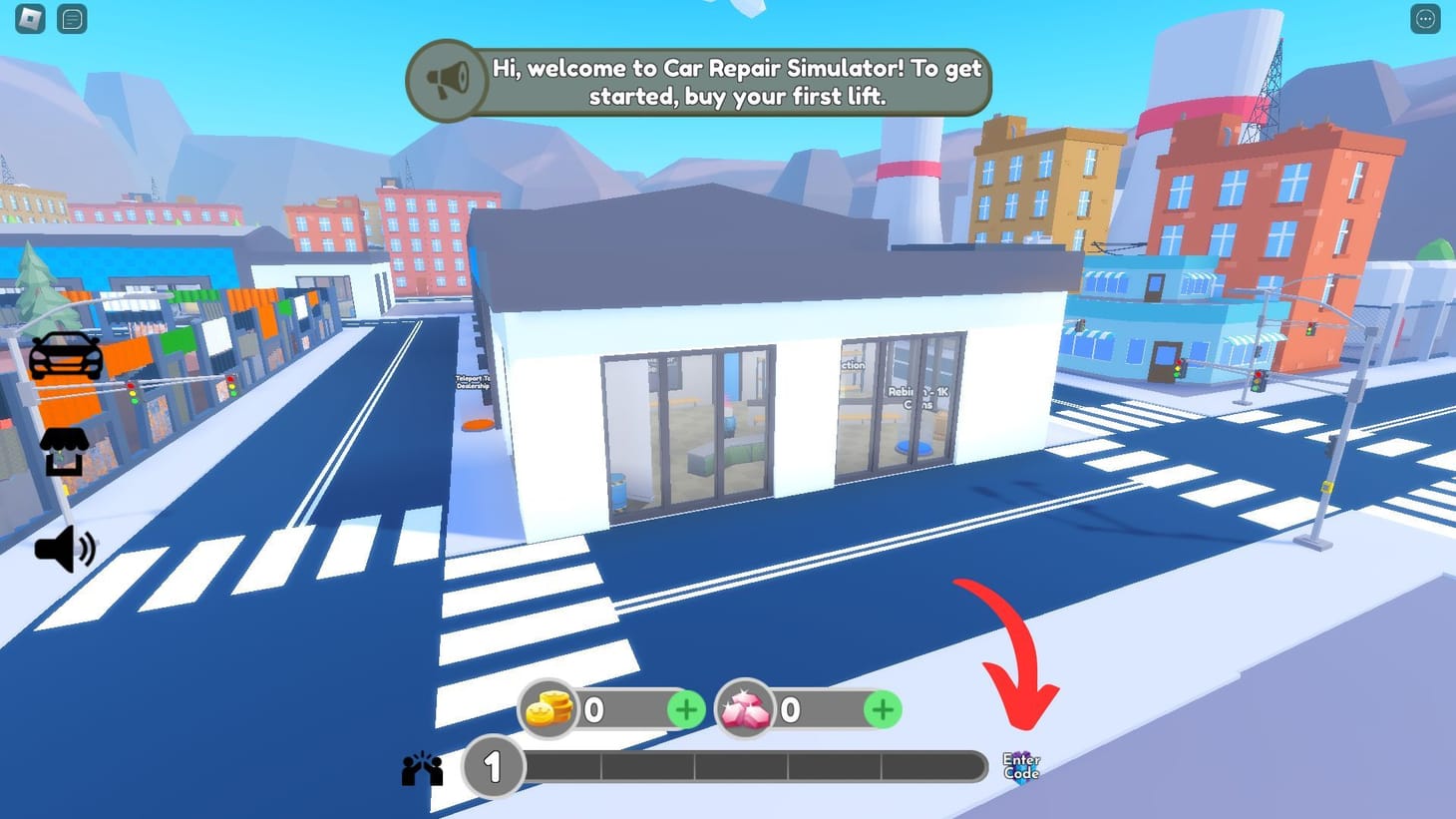The width and height of the screenshot is (1456, 819).
Task: Toggle the chat panel visibility
Action: (x=70, y=18)
